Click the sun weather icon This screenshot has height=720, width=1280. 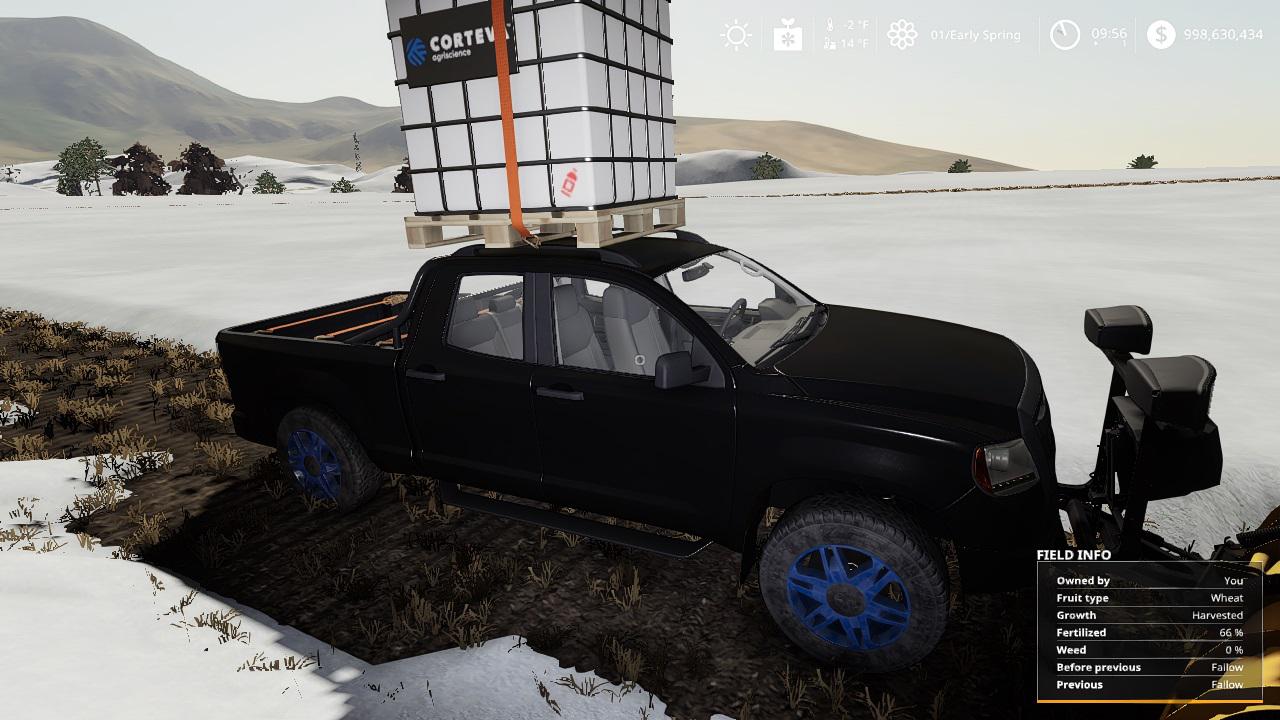pos(736,35)
